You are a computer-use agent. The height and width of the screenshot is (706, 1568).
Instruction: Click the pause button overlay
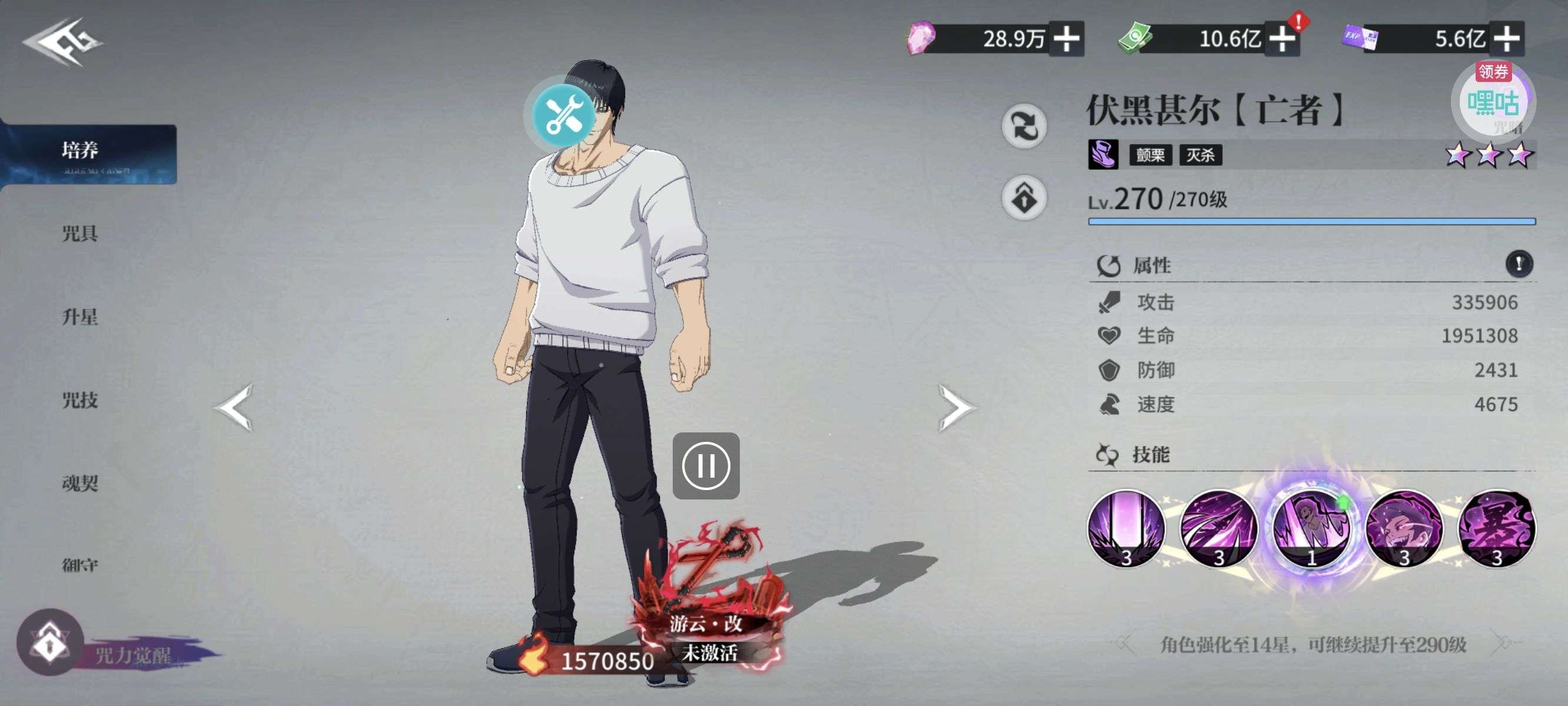pos(706,466)
